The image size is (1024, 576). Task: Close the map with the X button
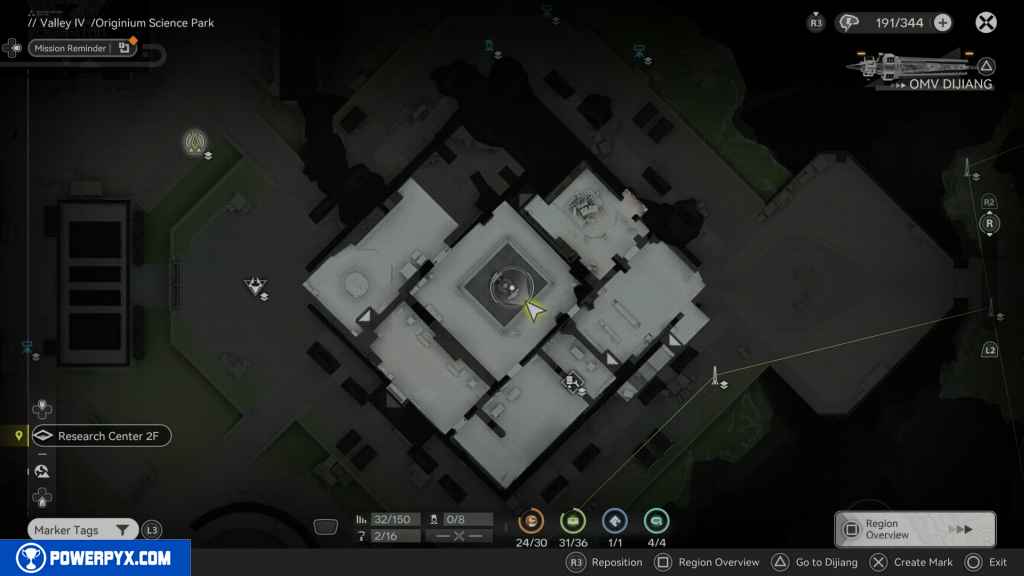pyautogui.click(x=986, y=22)
